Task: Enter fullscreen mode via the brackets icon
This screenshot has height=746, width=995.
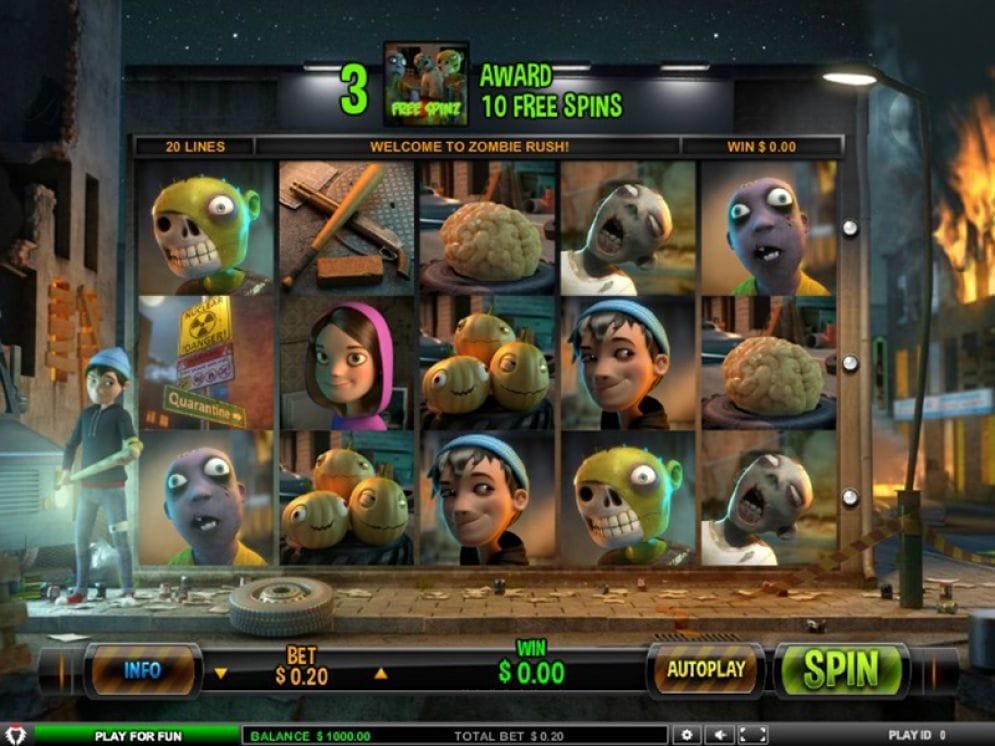Action: coord(753,735)
